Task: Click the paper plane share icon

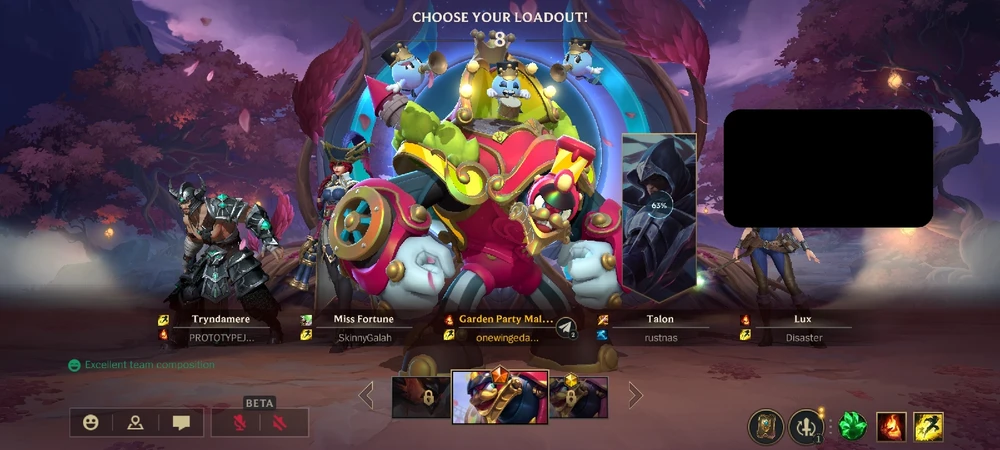Action: click(x=566, y=328)
